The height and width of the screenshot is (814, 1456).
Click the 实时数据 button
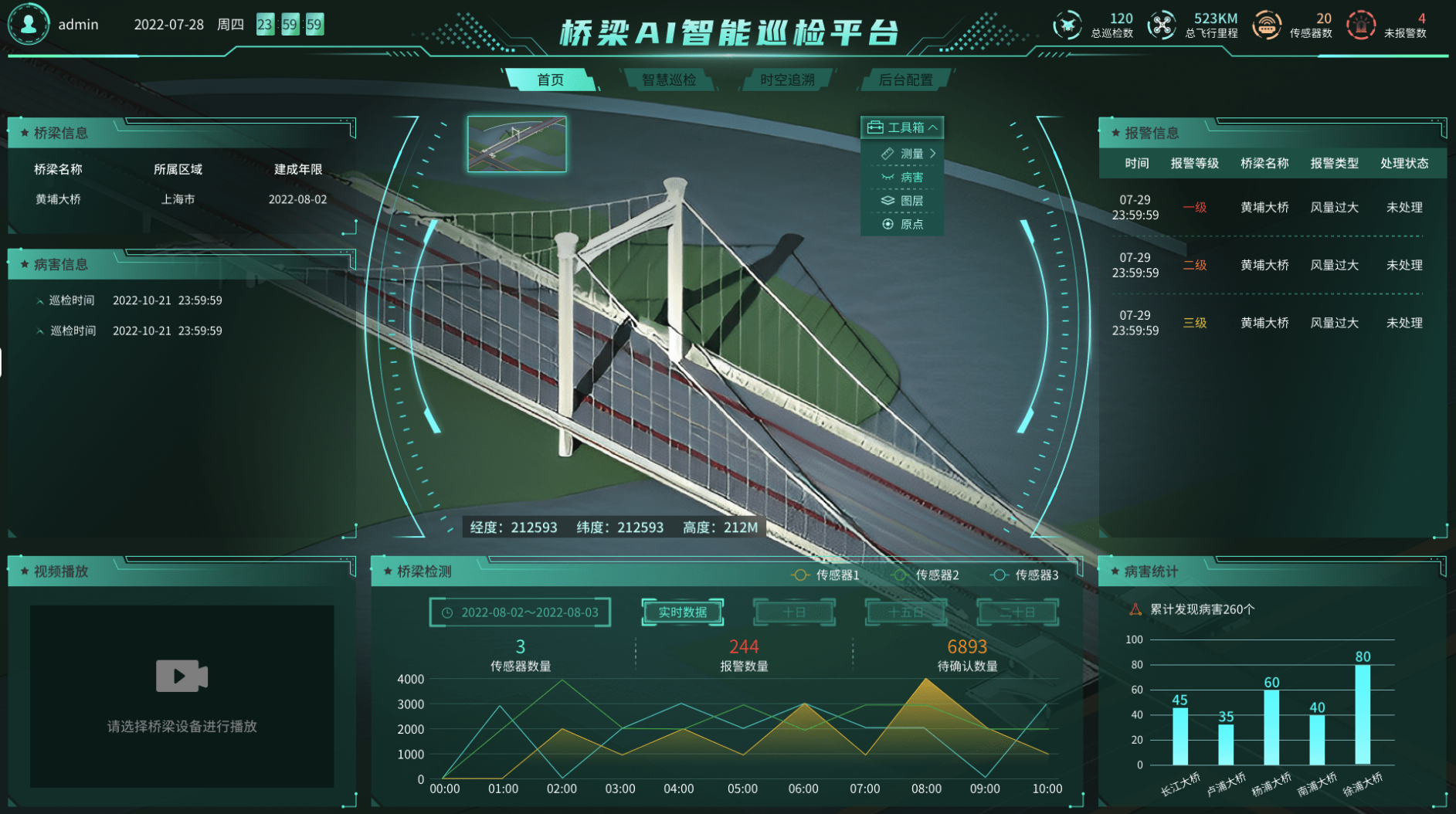click(x=682, y=611)
